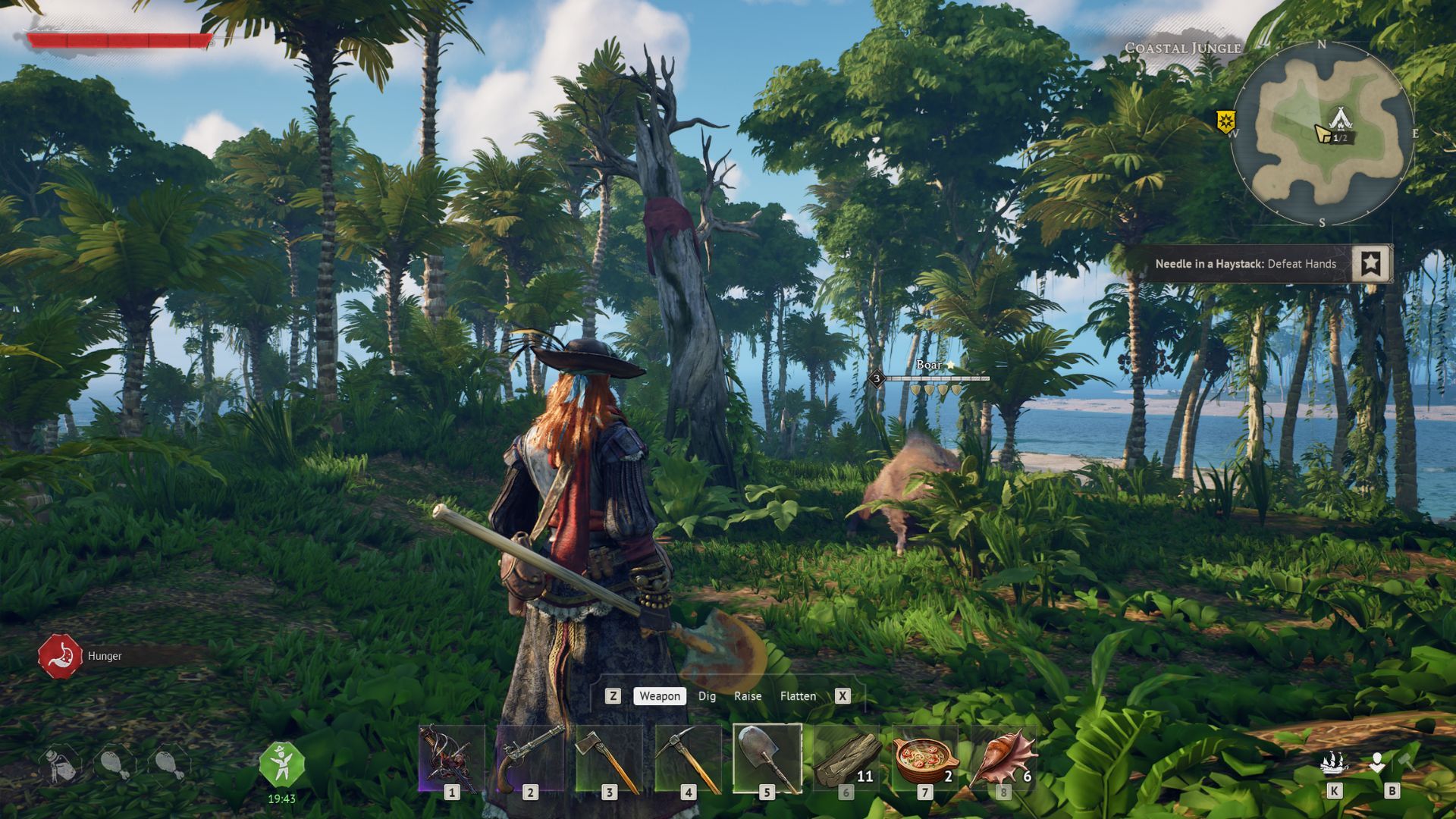Choose the Raise shovel mode
Viewport: 1456px width, 819px height.
[x=748, y=696]
